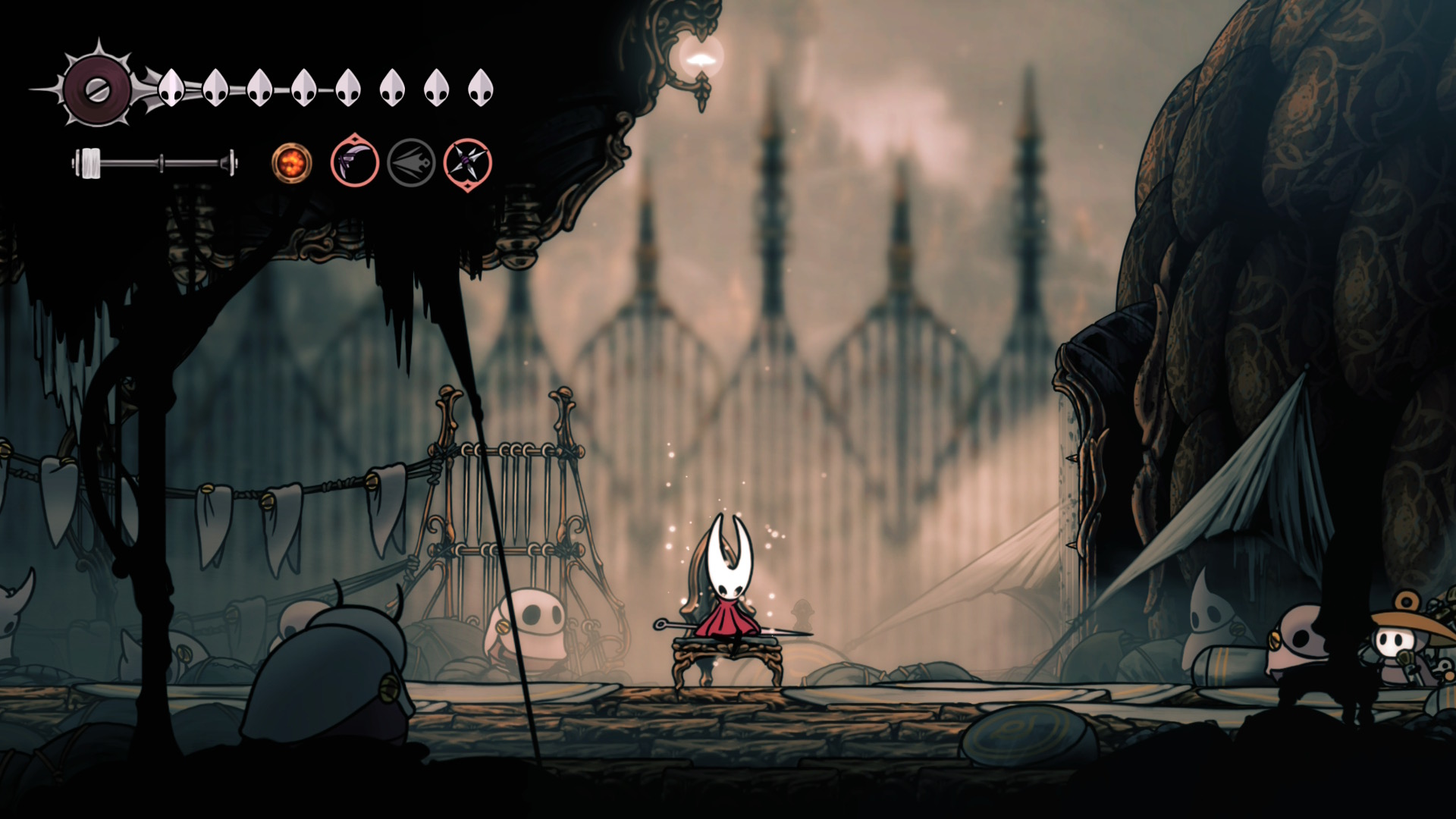Click the glowing orange orb icon

pyautogui.click(x=292, y=162)
